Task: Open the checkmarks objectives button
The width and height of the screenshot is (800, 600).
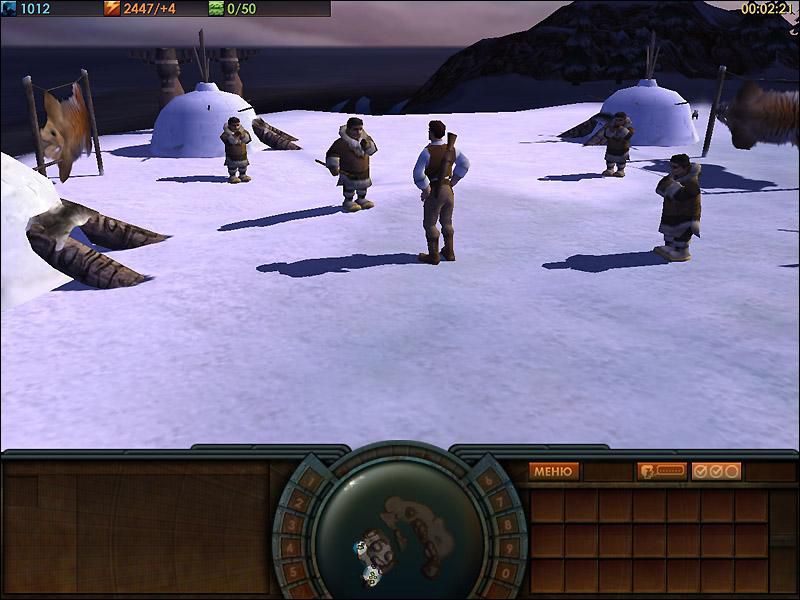Action: coord(716,471)
